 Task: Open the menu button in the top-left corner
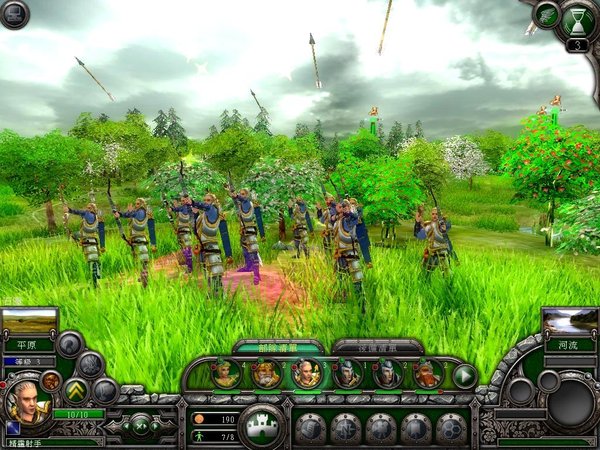[15, 14]
